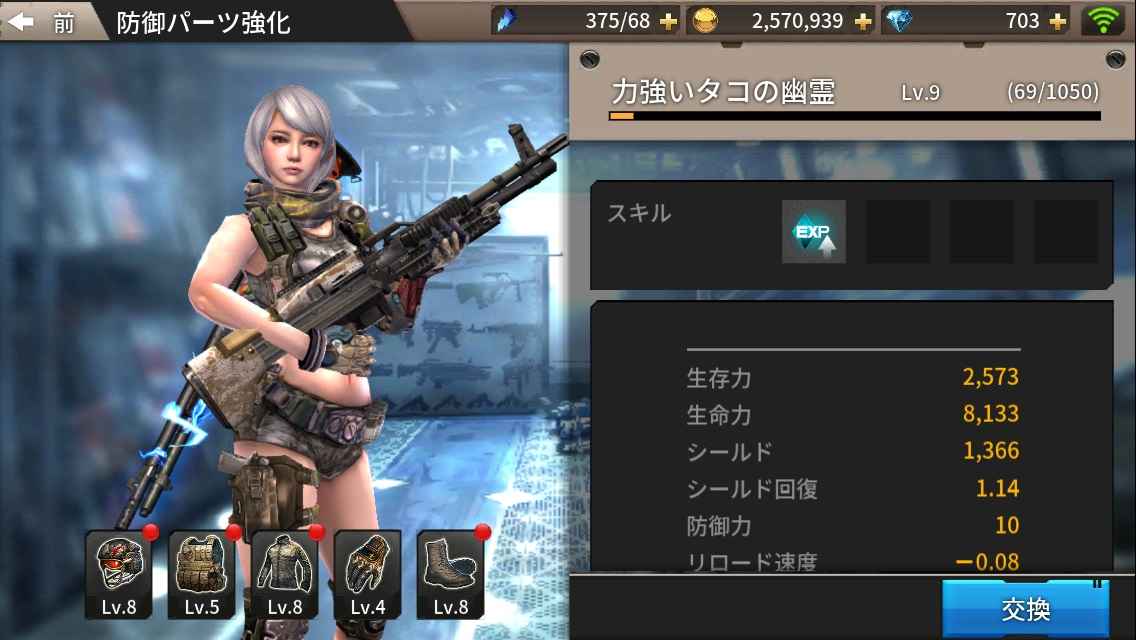Open the Lv.8 boots slot

(450, 574)
